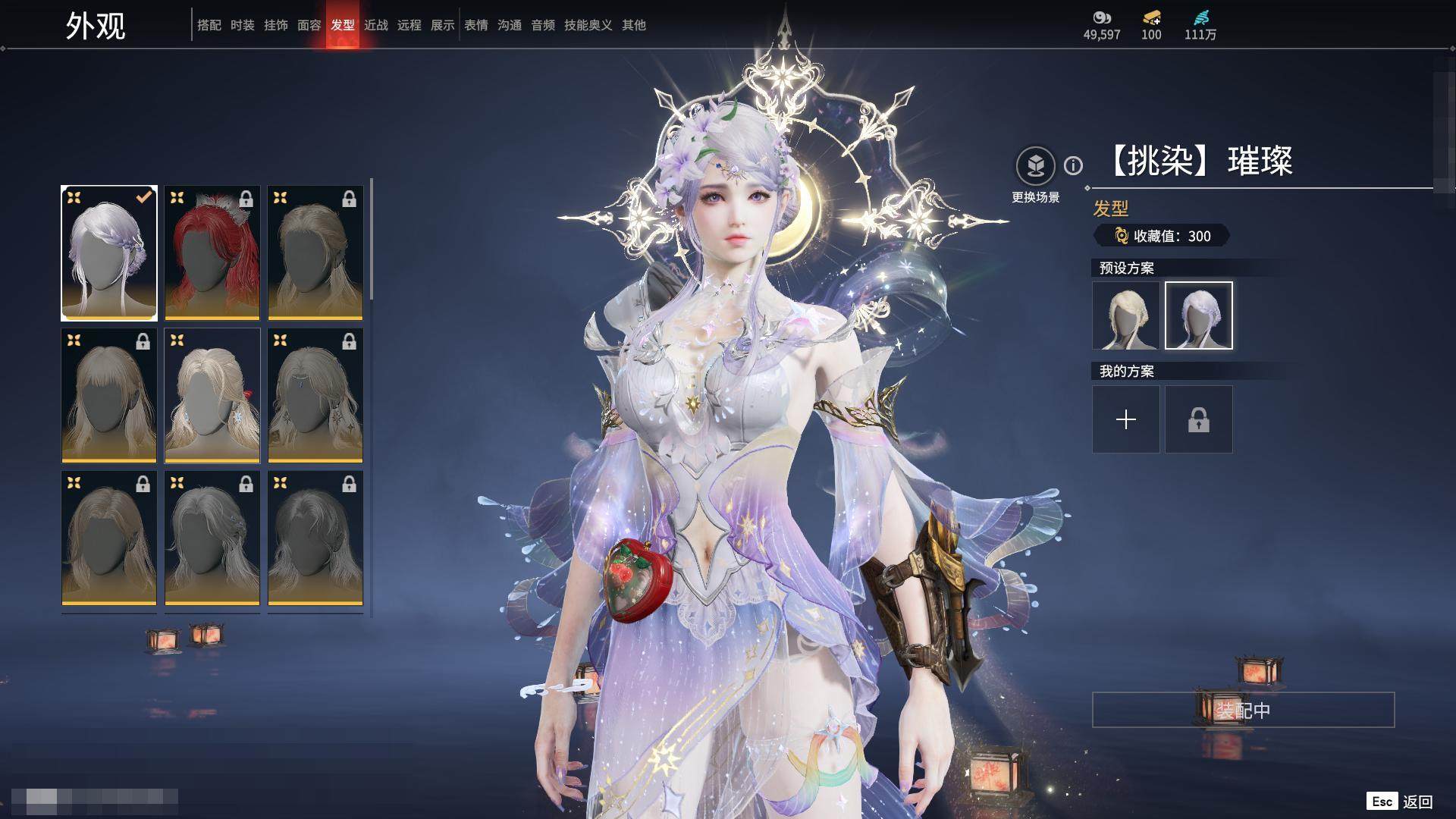This screenshot has width=1456, height=819.
Task: Open the 近战 melee tab
Action: click(x=376, y=25)
